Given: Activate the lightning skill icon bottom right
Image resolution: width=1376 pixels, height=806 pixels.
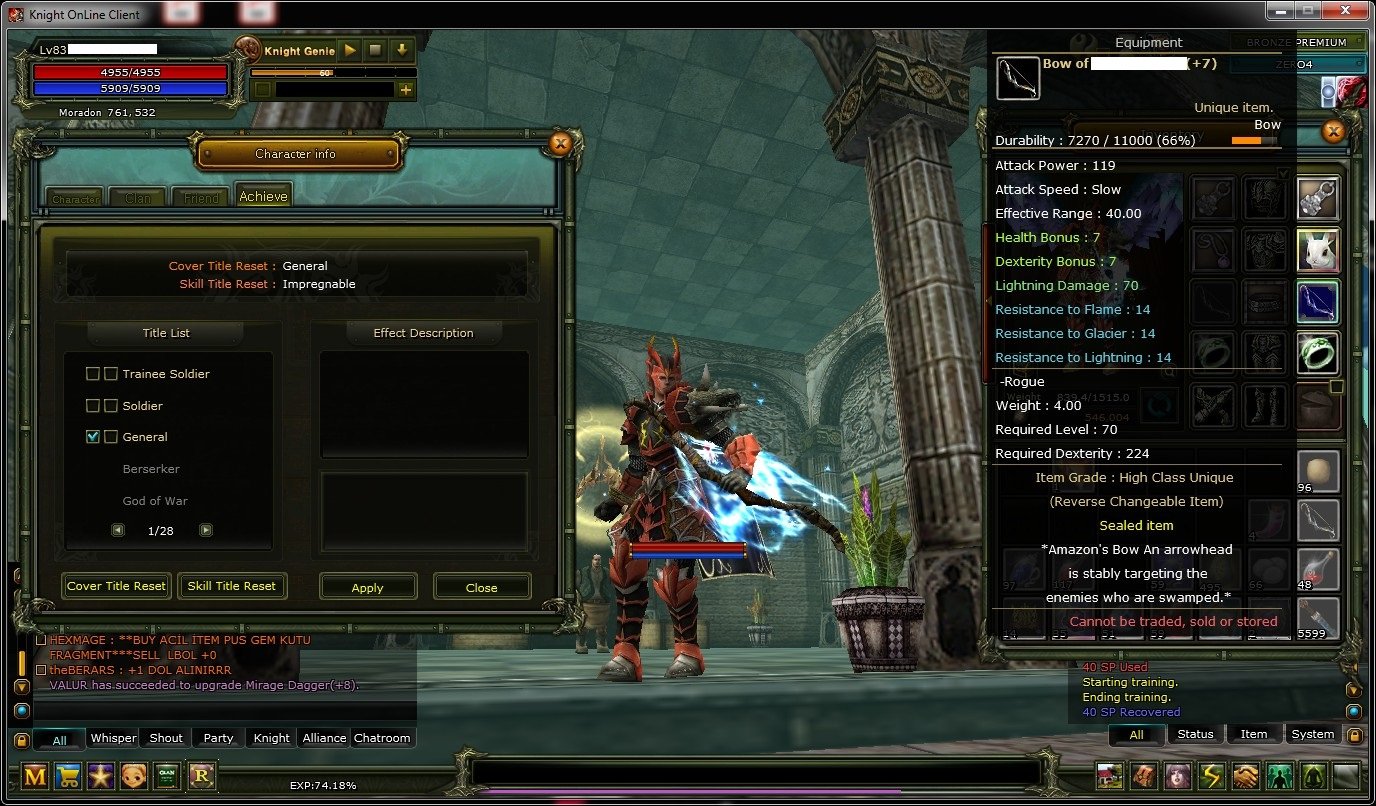Looking at the screenshot, I should tap(1212, 776).
